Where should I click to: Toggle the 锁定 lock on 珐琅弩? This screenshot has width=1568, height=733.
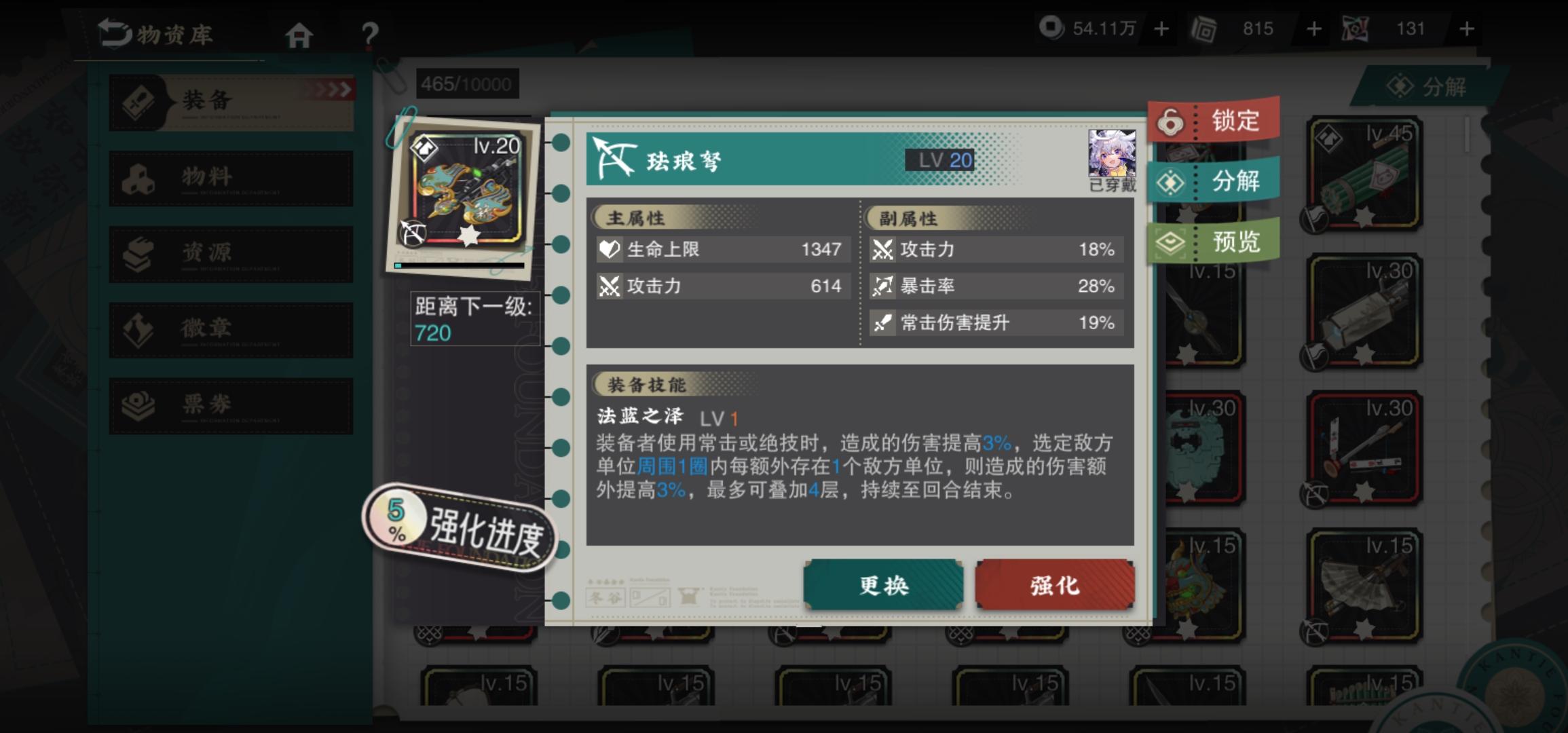point(1215,119)
